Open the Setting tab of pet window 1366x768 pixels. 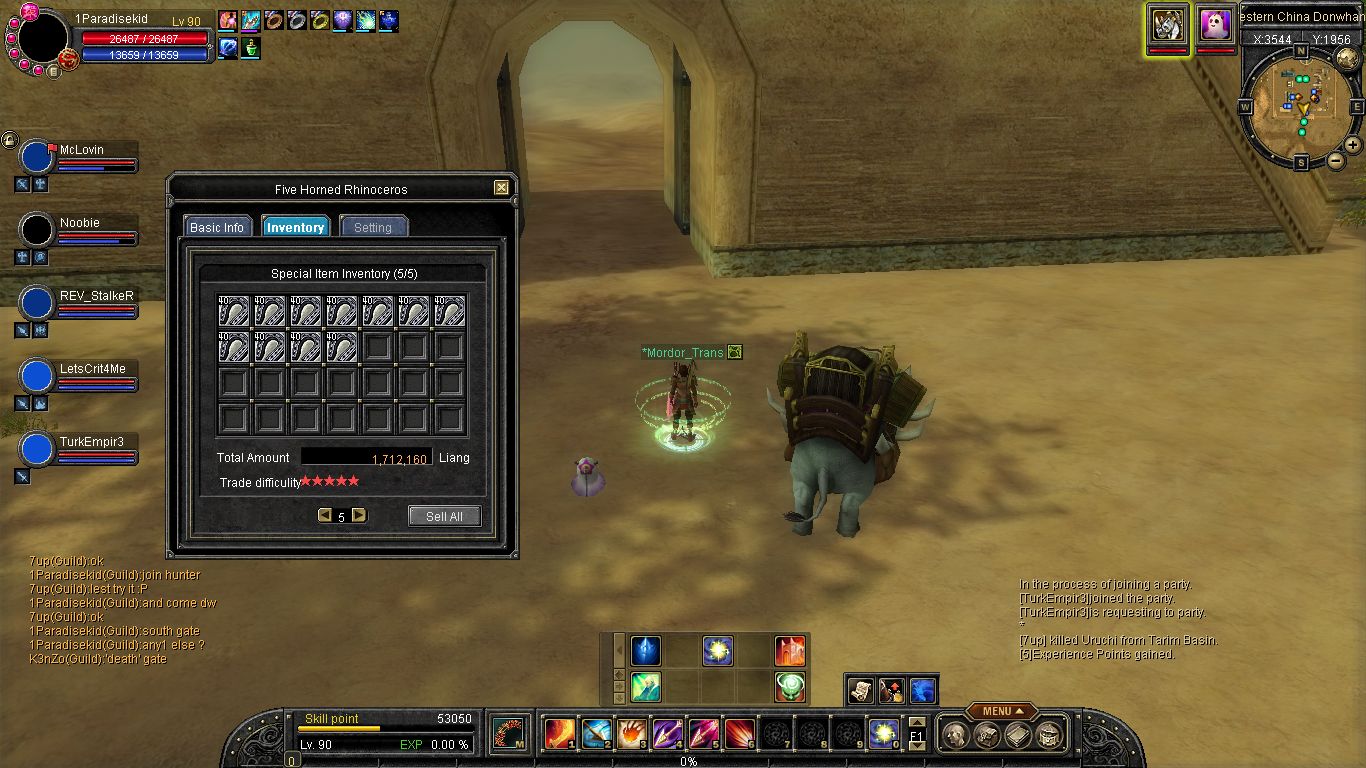click(373, 227)
